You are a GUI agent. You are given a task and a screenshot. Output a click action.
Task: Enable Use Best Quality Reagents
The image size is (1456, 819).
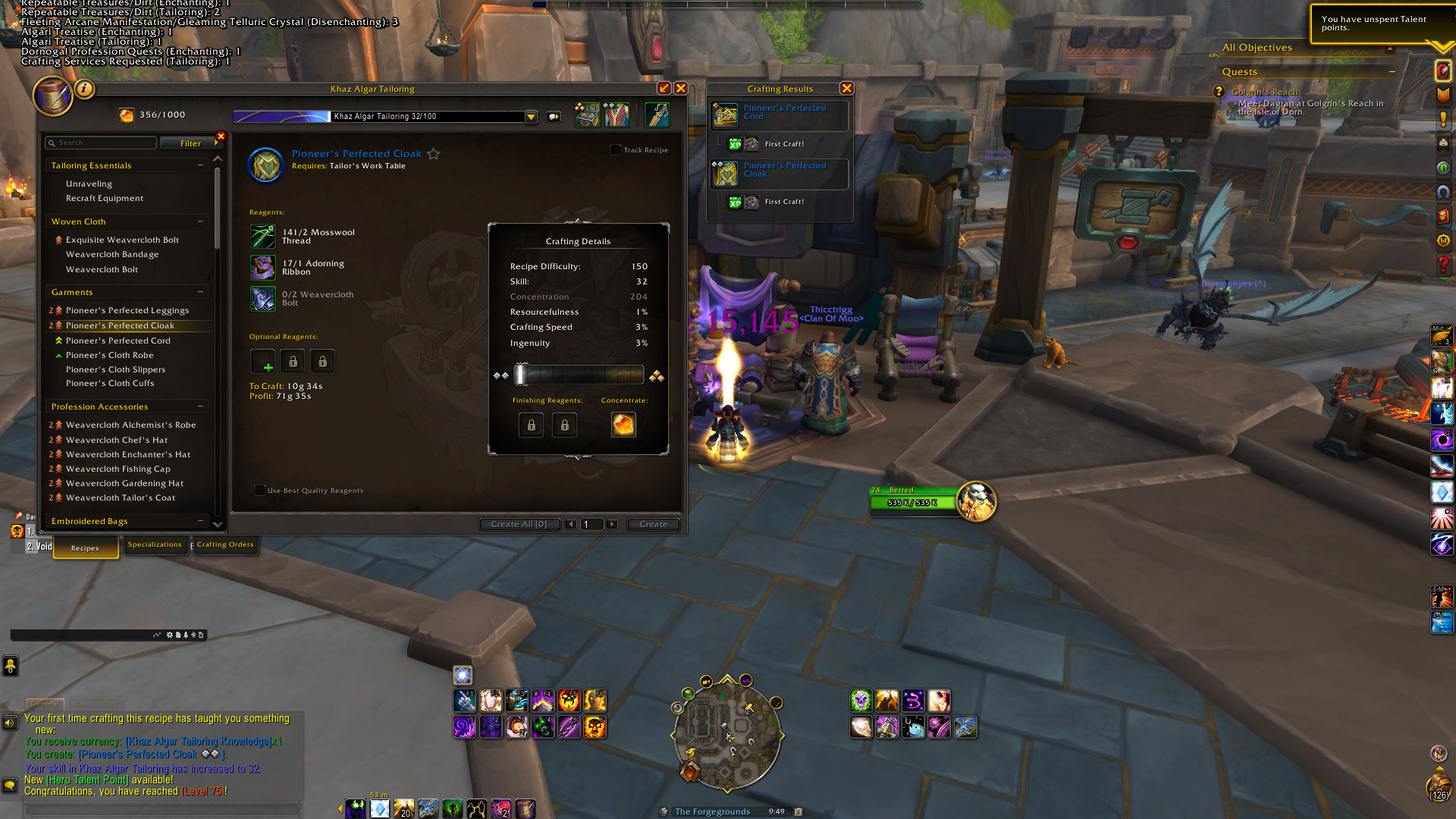260,491
